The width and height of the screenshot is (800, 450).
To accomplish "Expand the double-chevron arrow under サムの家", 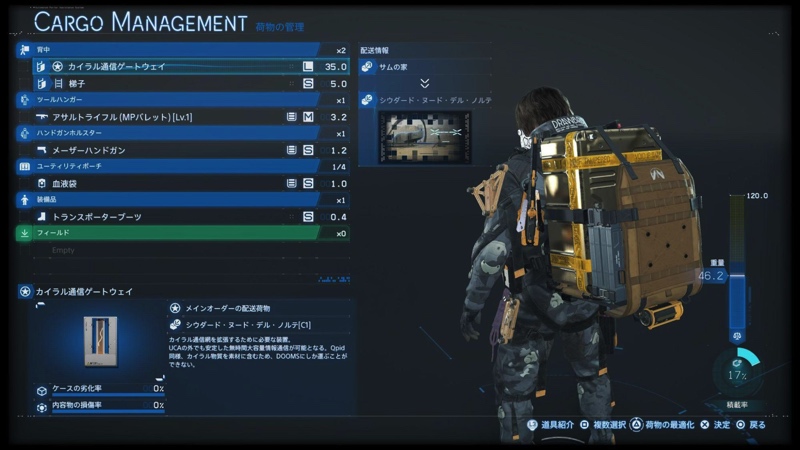I will point(424,84).
